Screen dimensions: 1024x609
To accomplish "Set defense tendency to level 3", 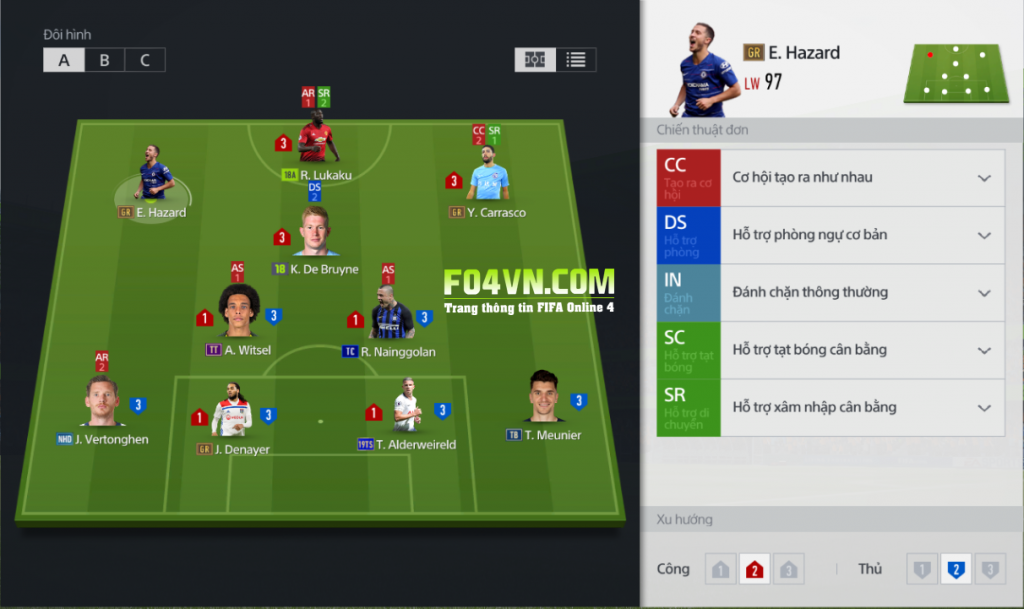I will 990,570.
